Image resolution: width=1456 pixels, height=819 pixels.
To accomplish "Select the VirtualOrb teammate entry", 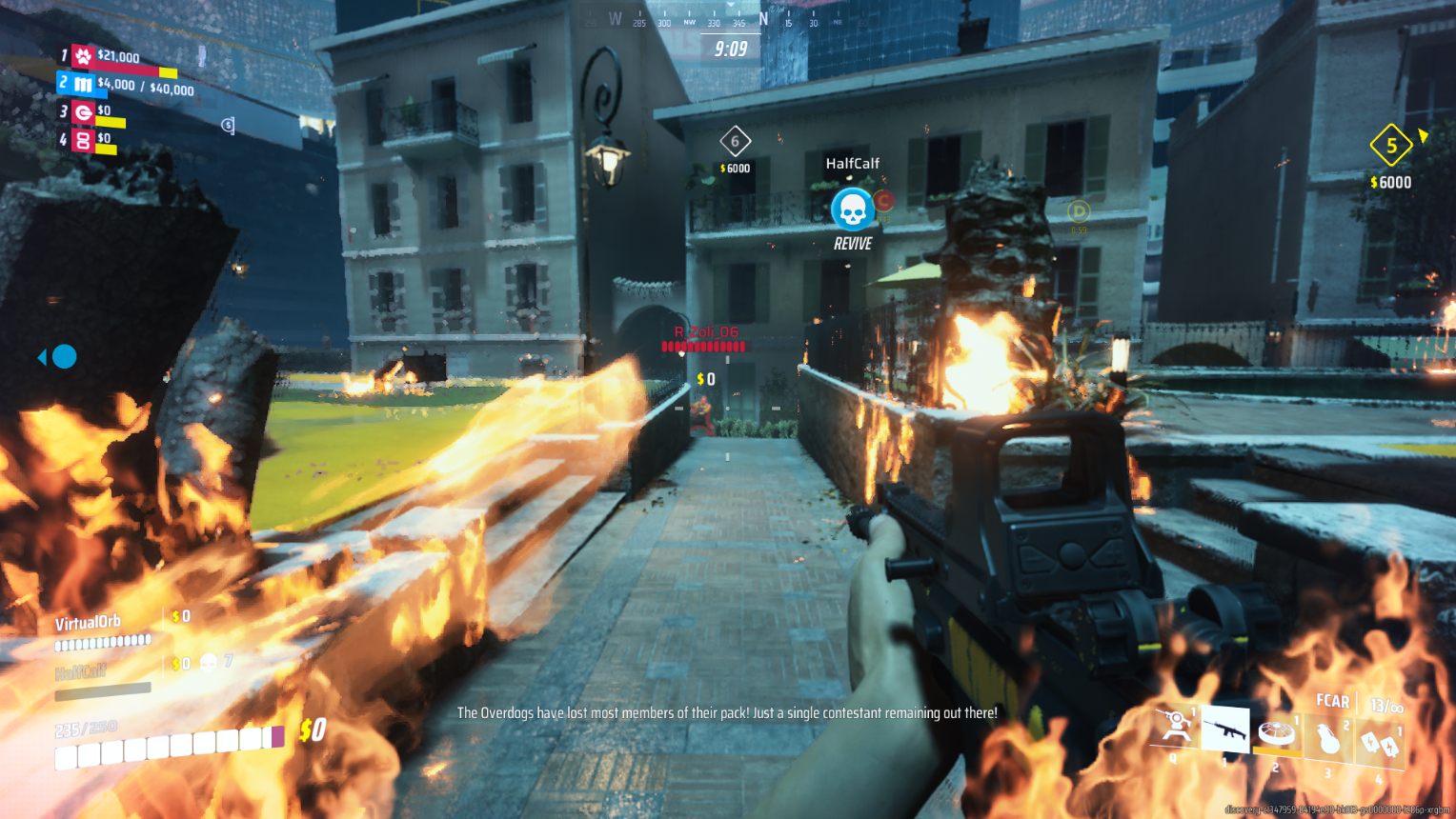I will pos(89,624).
